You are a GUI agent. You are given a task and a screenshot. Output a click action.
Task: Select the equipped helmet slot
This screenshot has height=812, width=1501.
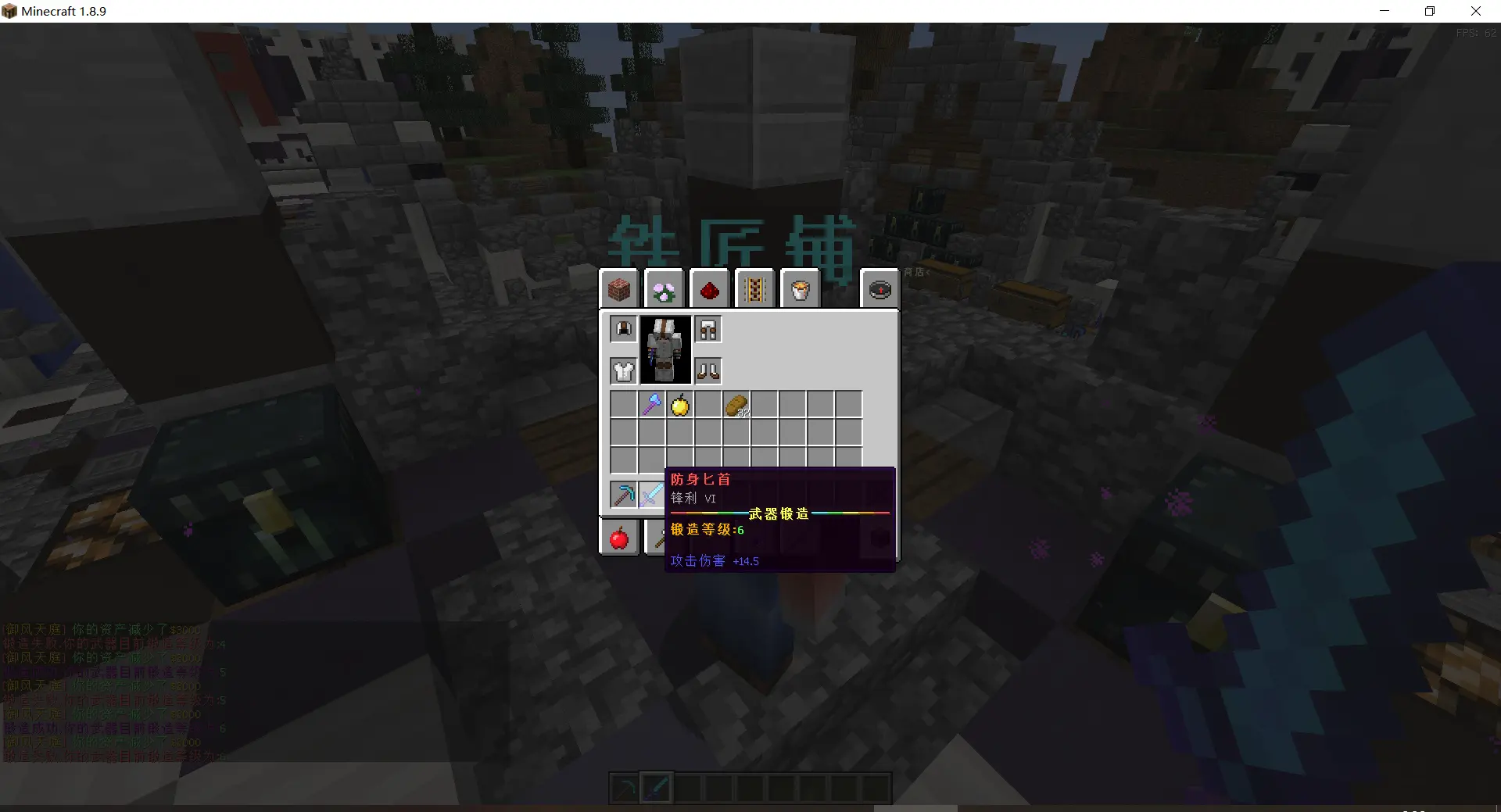tap(624, 329)
